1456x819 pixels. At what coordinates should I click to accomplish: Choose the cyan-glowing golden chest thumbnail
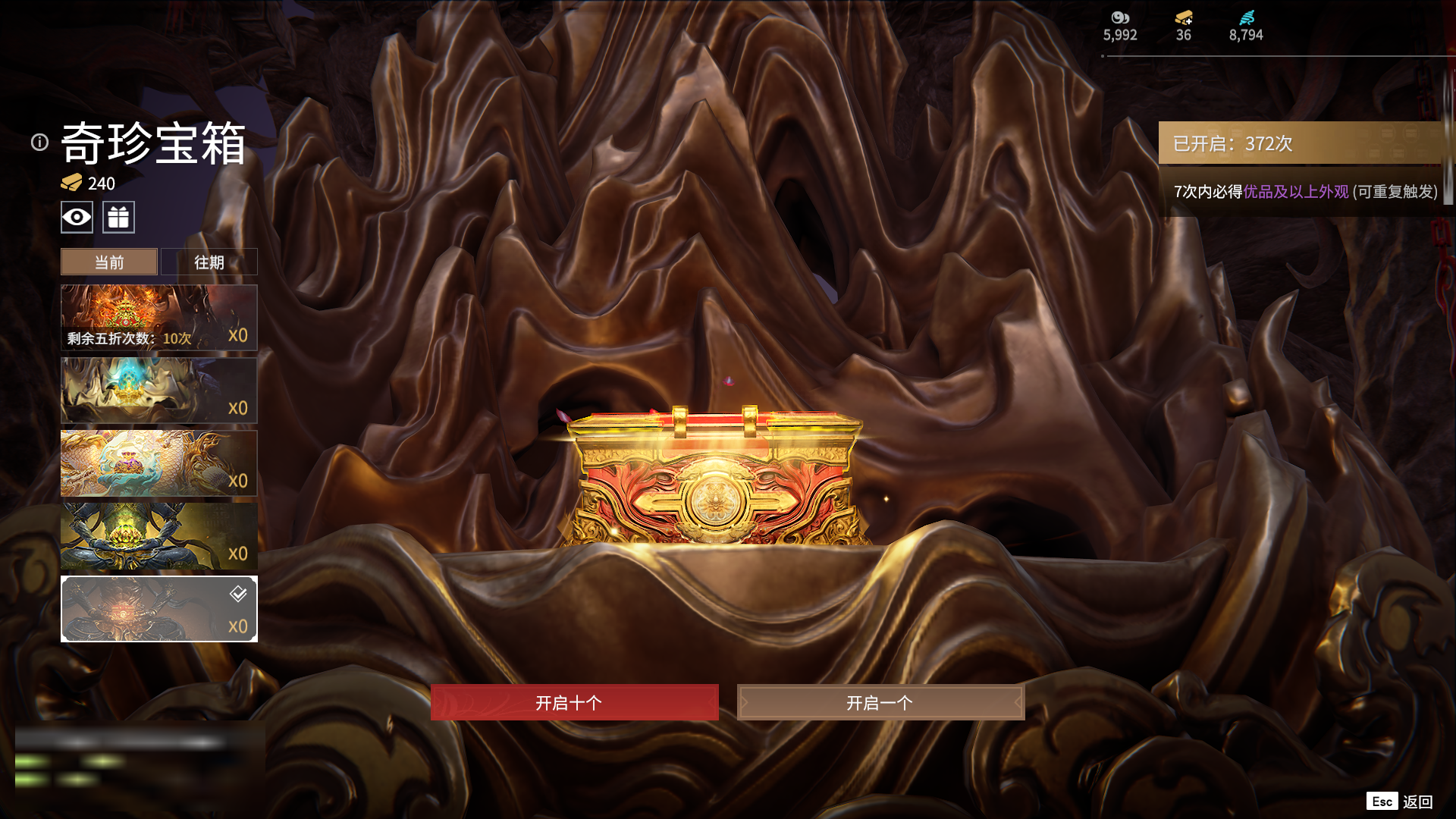[158, 391]
